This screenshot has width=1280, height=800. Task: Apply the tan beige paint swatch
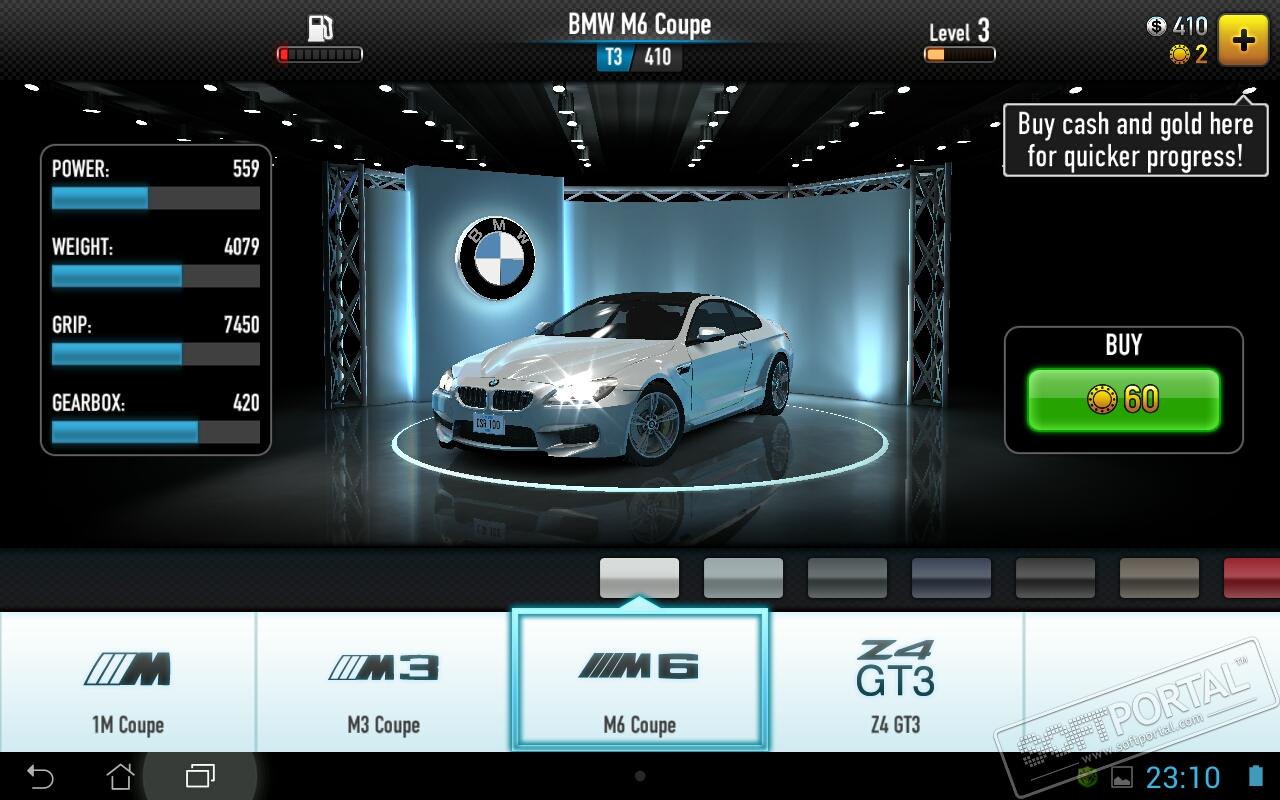[1159, 578]
